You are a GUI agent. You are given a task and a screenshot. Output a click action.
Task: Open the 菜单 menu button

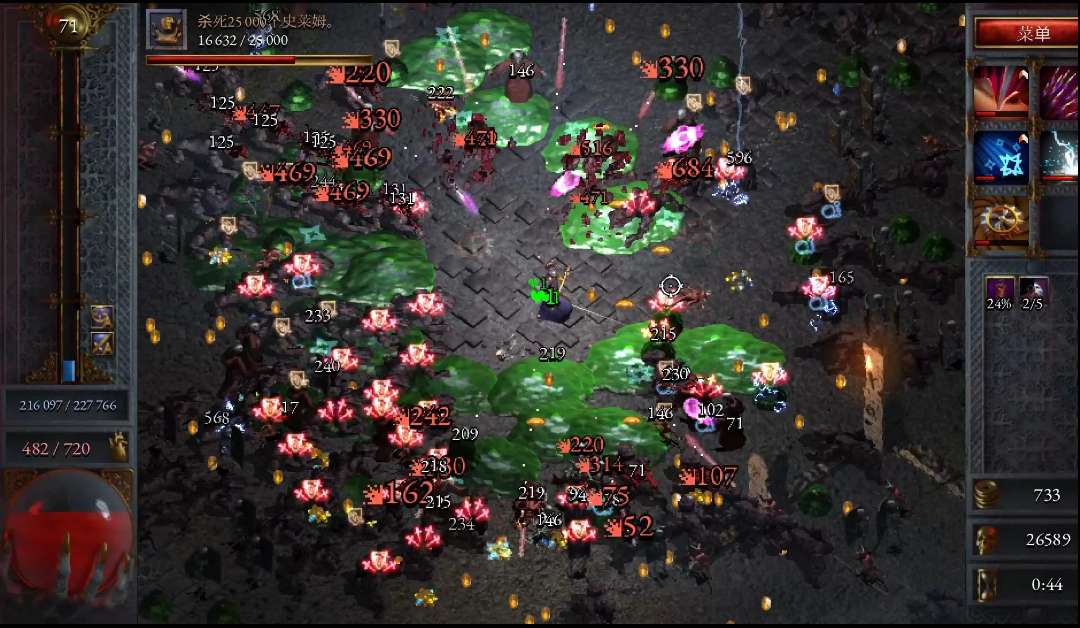[x=1026, y=33]
